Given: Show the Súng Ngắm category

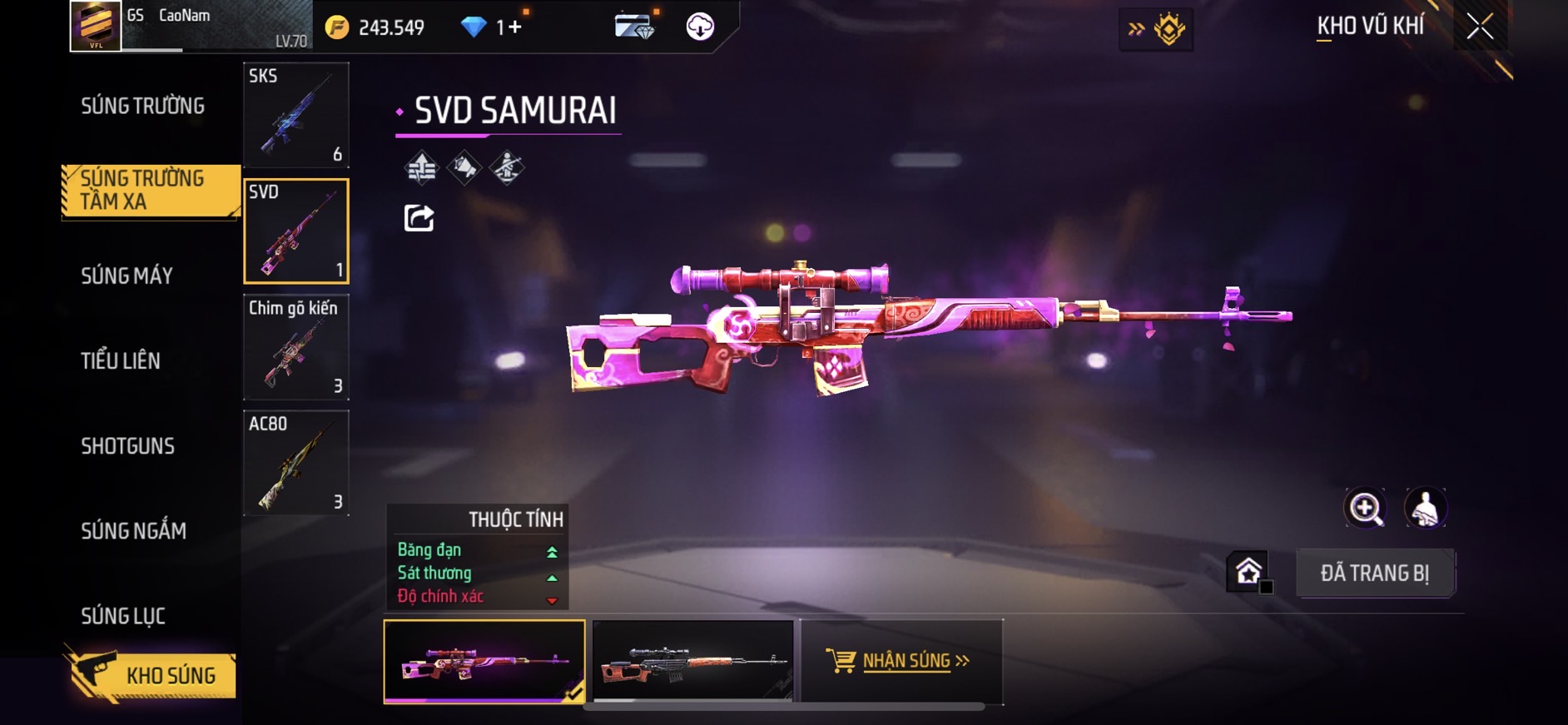Looking at the screenshot, I should [x=133, y=531].
